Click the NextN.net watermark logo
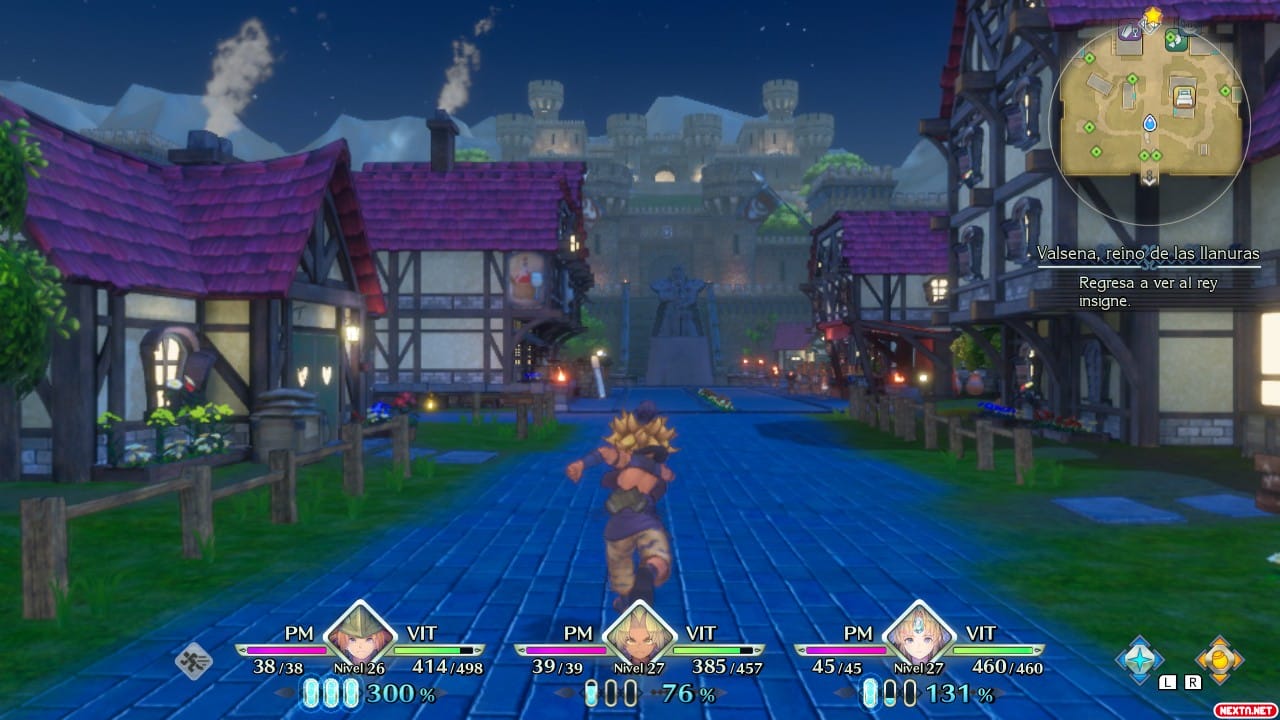The height and width of the screenshot is (720, 1280). [x=1245, y=709]
